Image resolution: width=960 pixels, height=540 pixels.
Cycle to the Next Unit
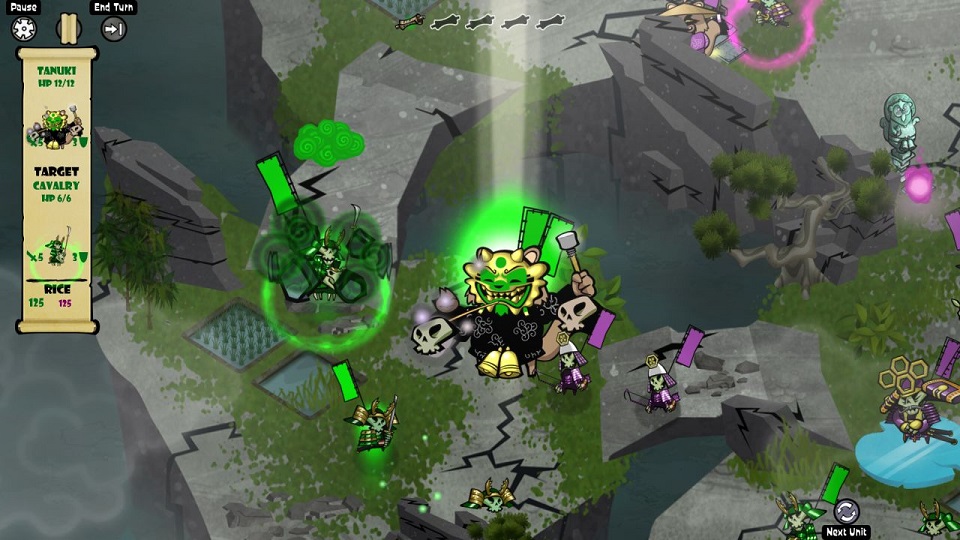click(x=846, y=512)
